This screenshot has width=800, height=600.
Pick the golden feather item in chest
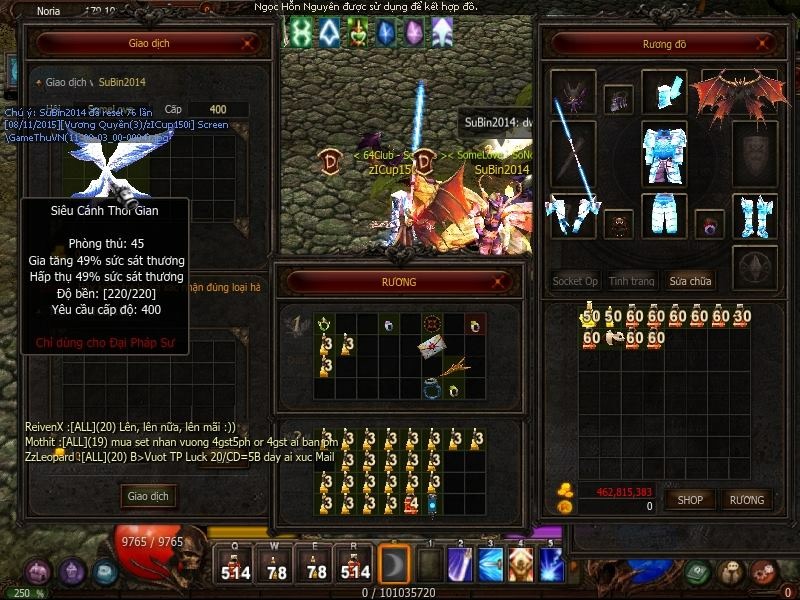point(455,368)
